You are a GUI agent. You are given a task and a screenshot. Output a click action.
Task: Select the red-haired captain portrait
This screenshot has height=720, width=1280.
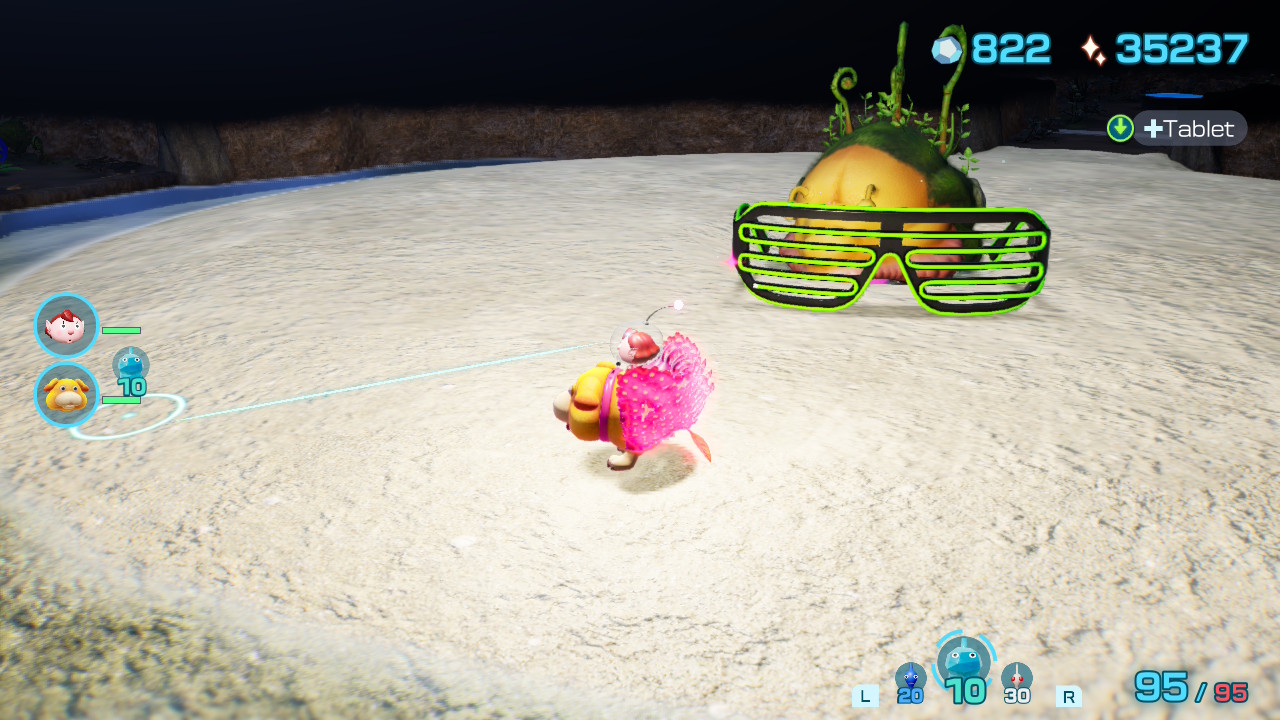pos(66,326)
